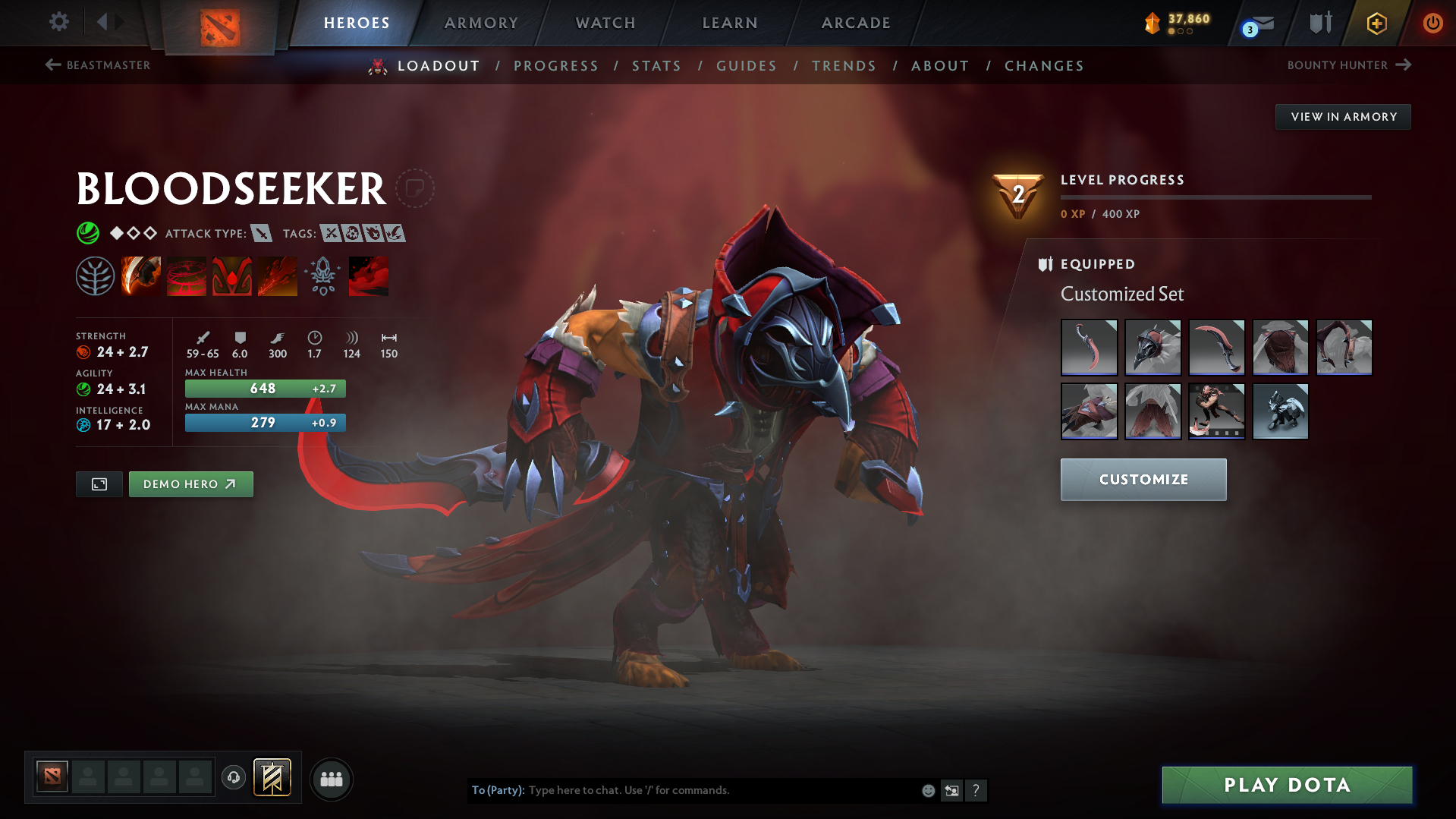Select the Bloodrage ability icon

[141, 276]
